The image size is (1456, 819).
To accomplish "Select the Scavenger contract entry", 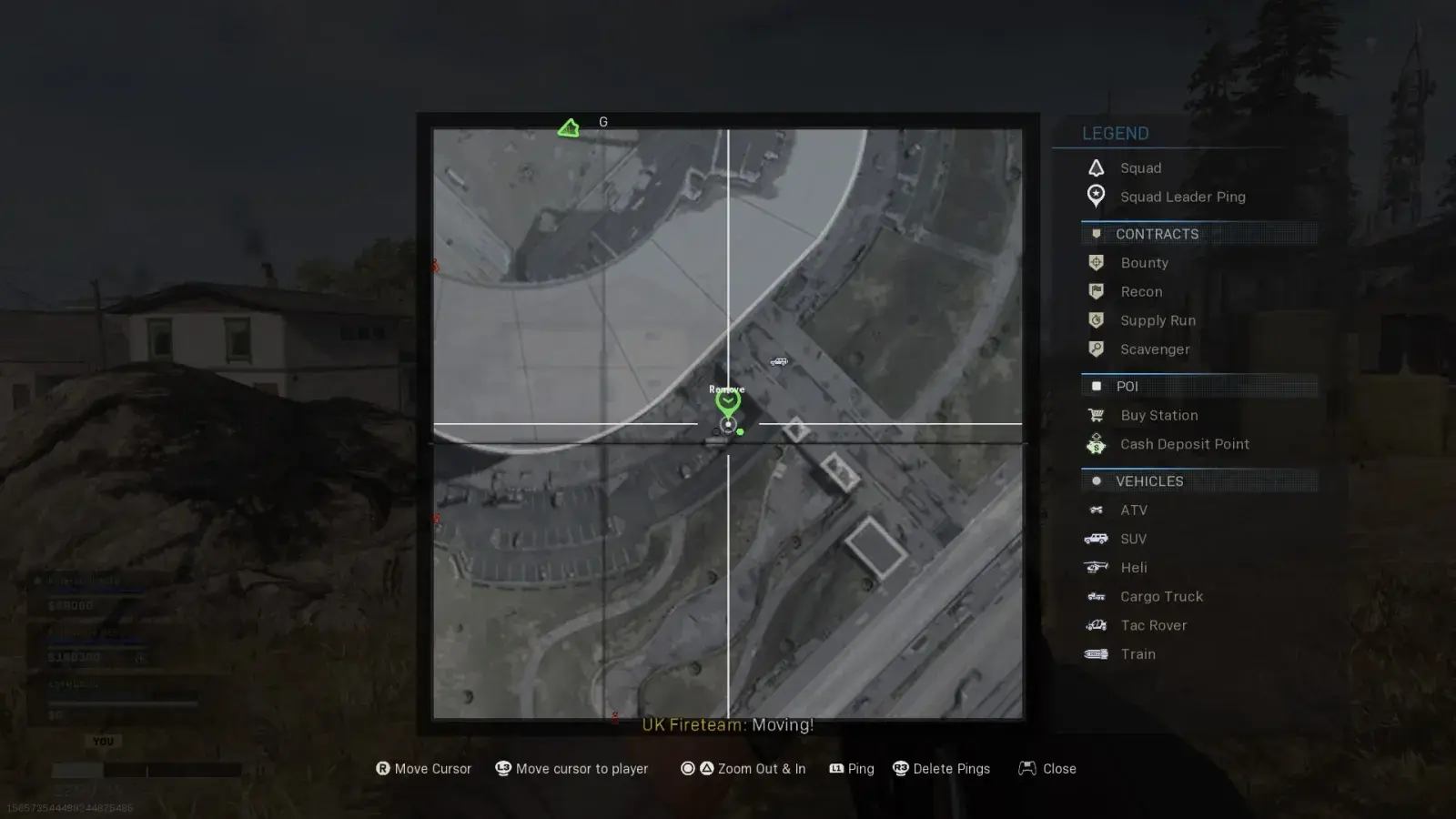I will click(1155, 349).
